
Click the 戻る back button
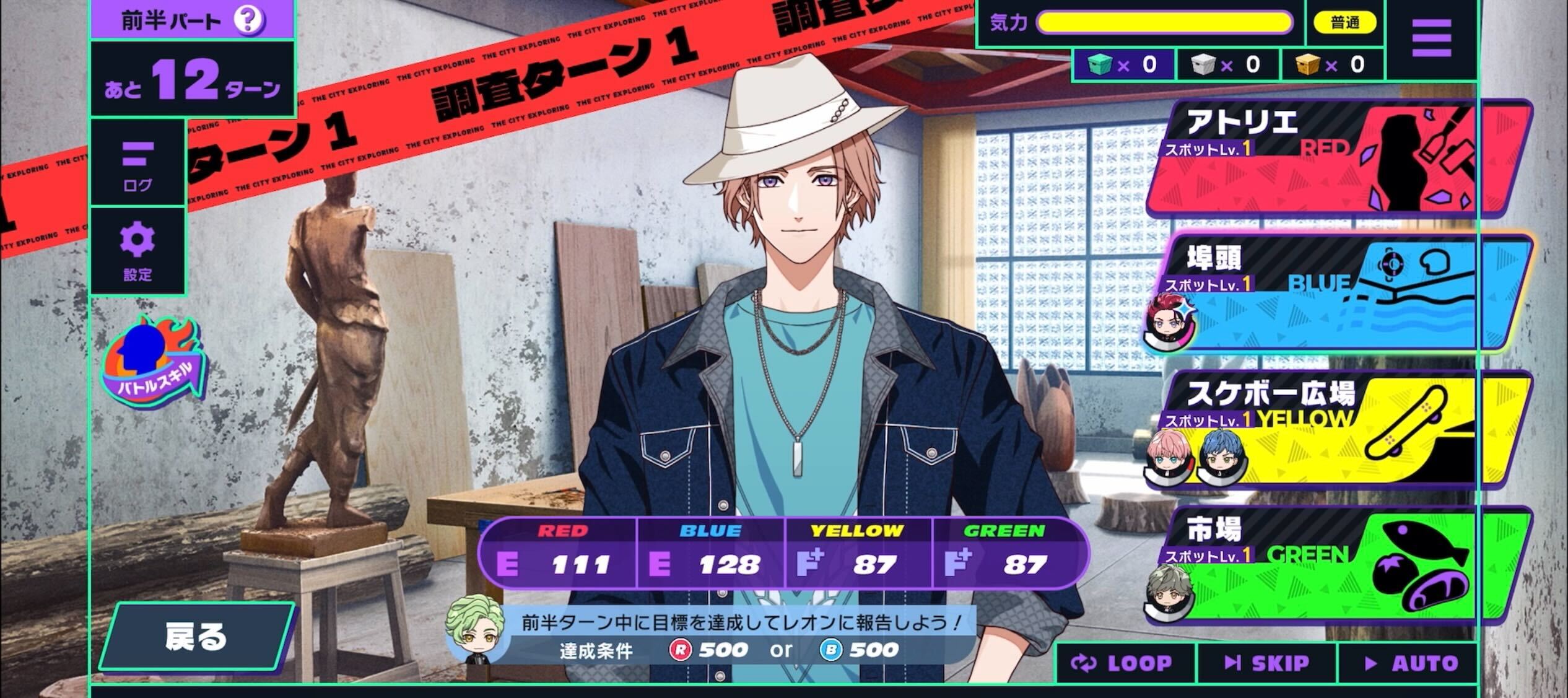click(x=196, y=636)
